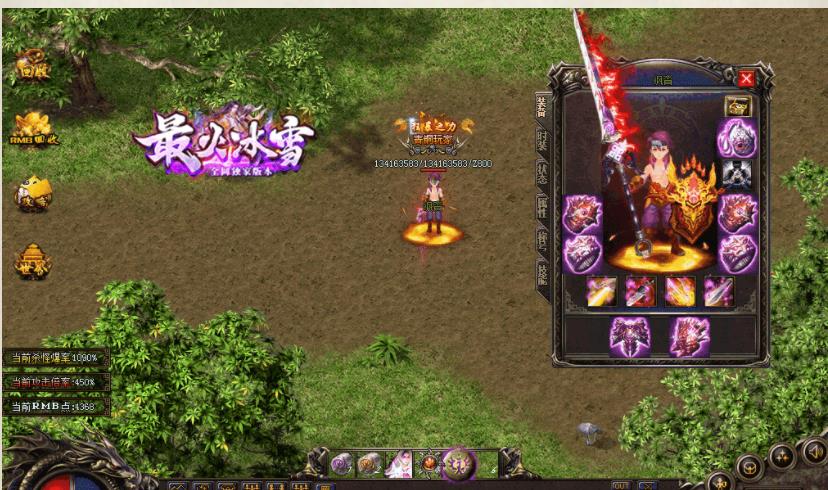Select the purple helmet equipment slot

[738, 137]
